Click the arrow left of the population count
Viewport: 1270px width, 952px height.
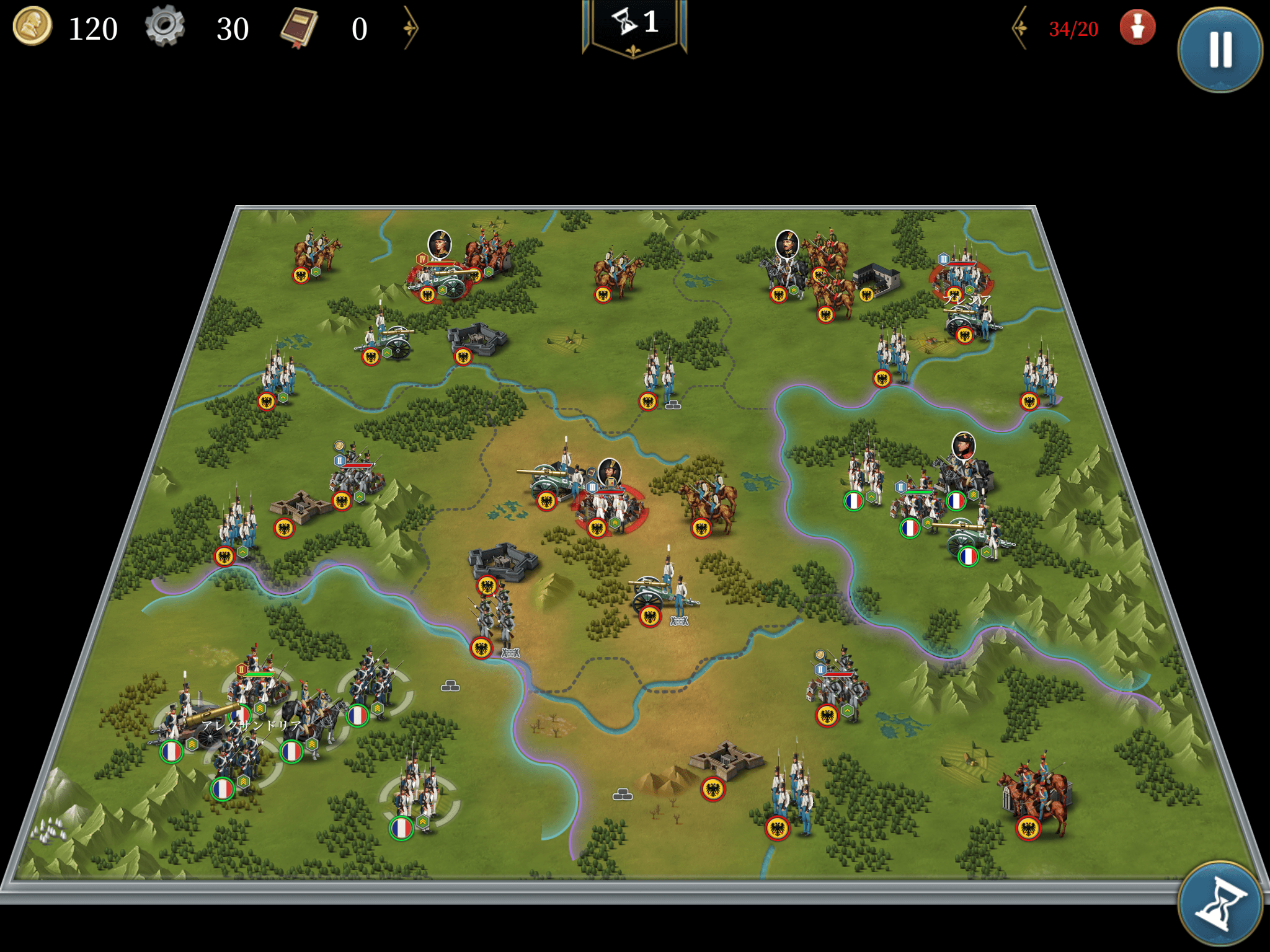pos(1020,28)
